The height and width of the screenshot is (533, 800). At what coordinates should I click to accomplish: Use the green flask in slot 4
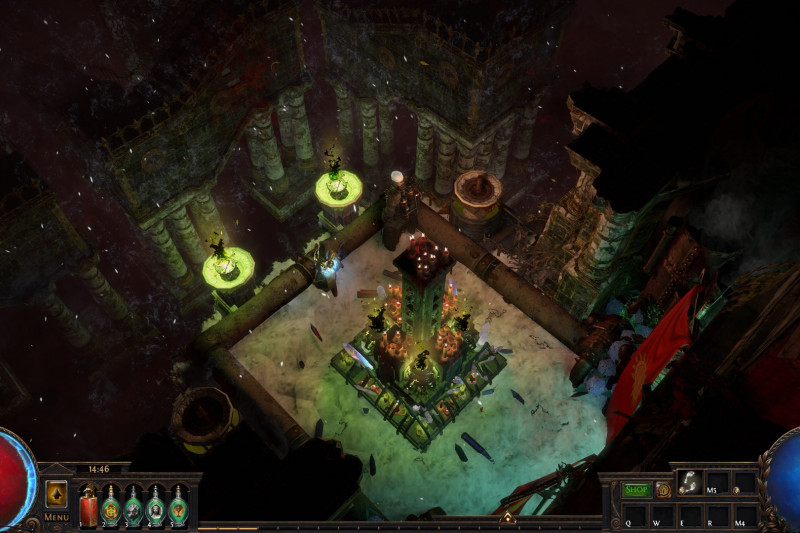(x=155, y=506)
